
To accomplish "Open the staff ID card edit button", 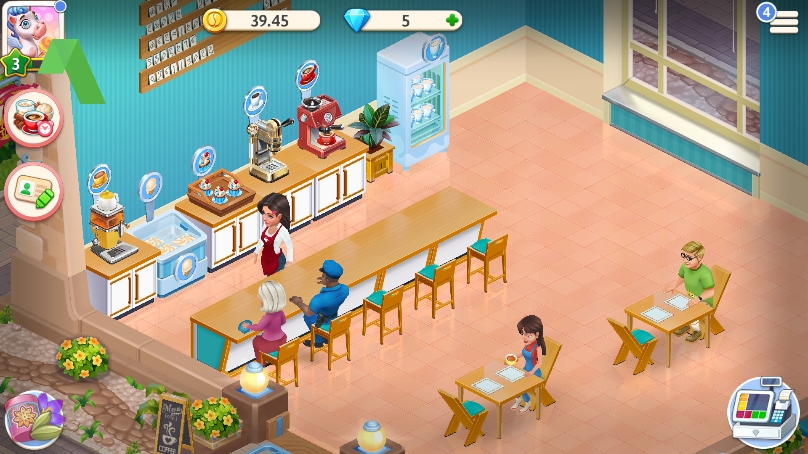I will 32,190.
